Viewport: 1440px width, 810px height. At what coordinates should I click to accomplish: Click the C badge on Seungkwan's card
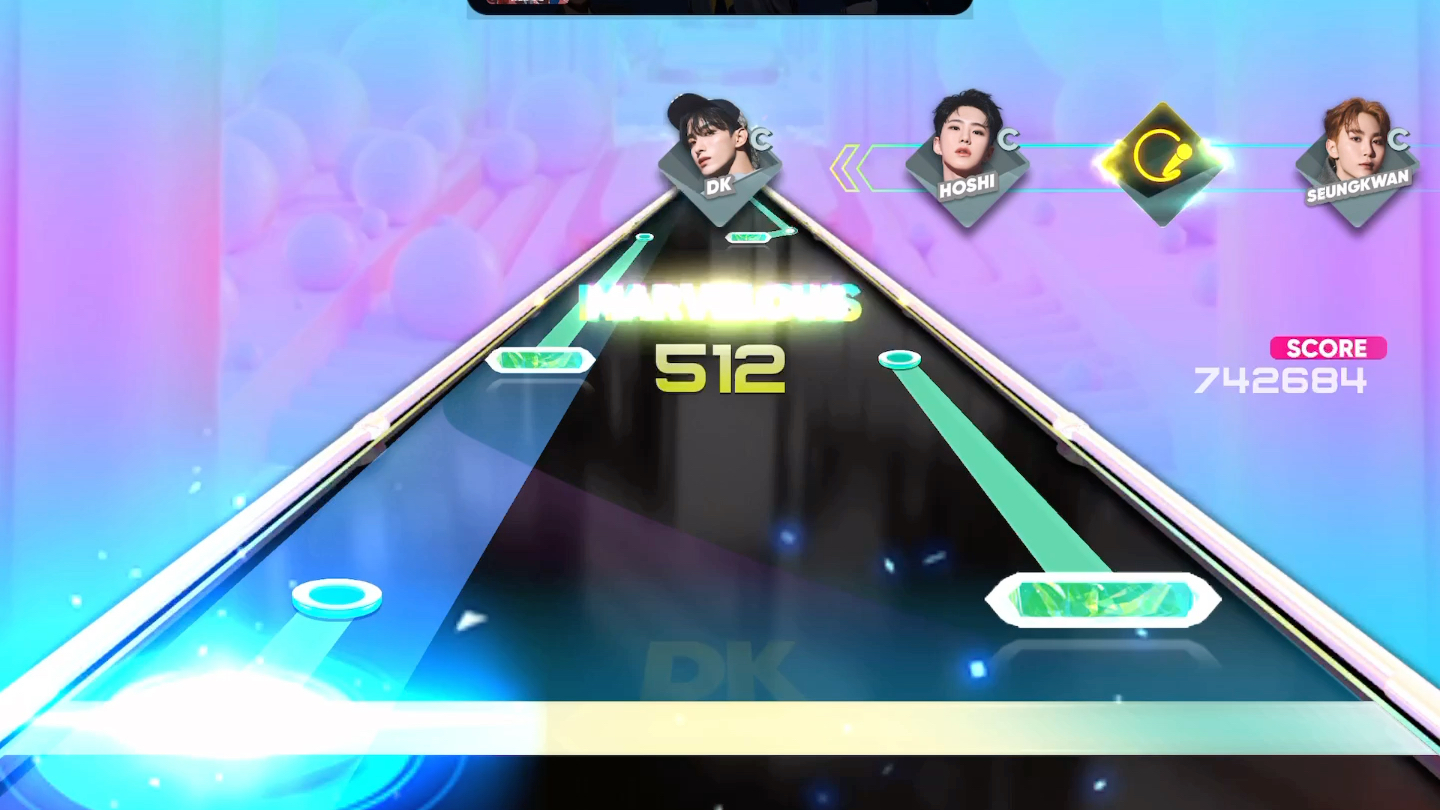[1399, 139]
